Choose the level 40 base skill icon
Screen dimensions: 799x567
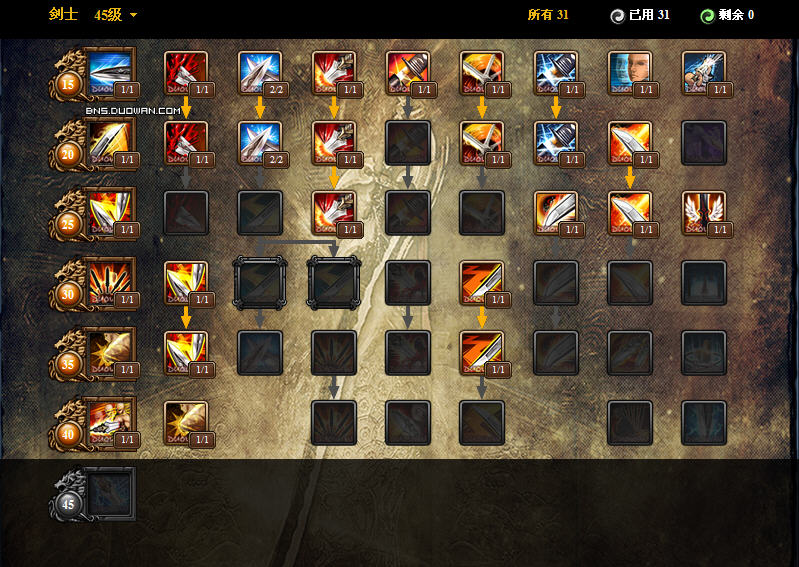click(x=111, y=423)
